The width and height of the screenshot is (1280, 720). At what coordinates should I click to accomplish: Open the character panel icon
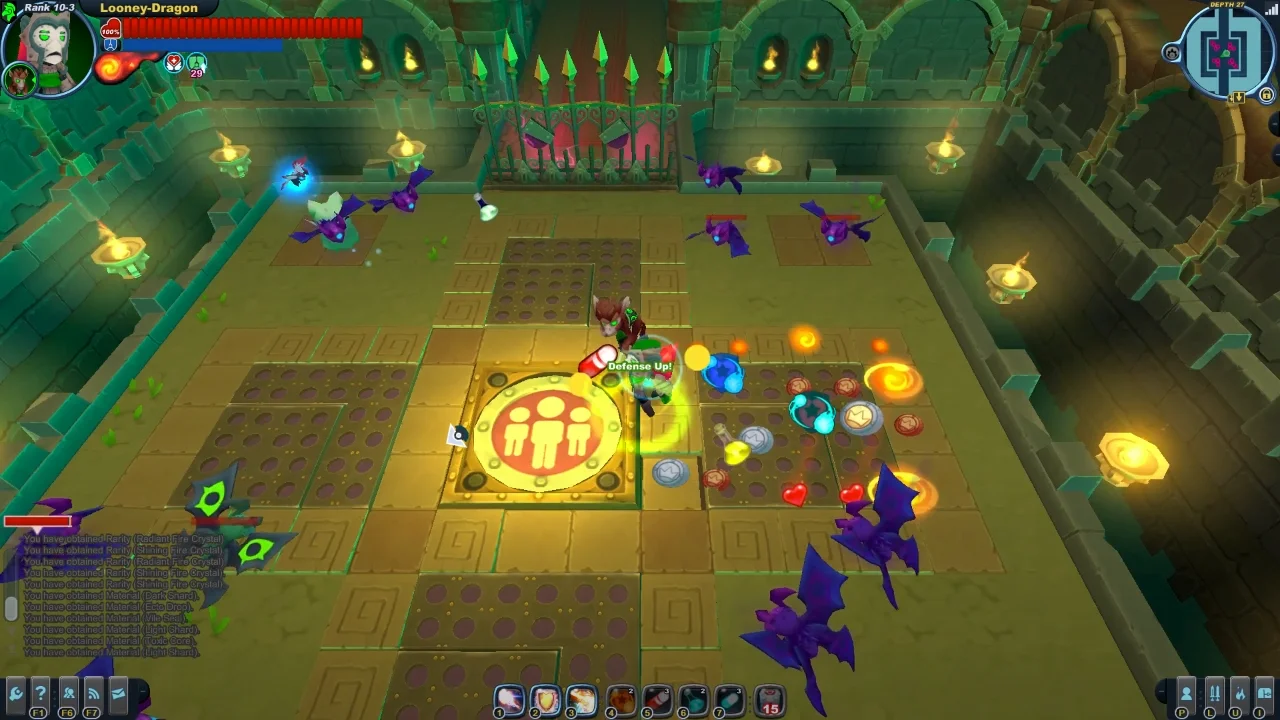[1186, 692]
